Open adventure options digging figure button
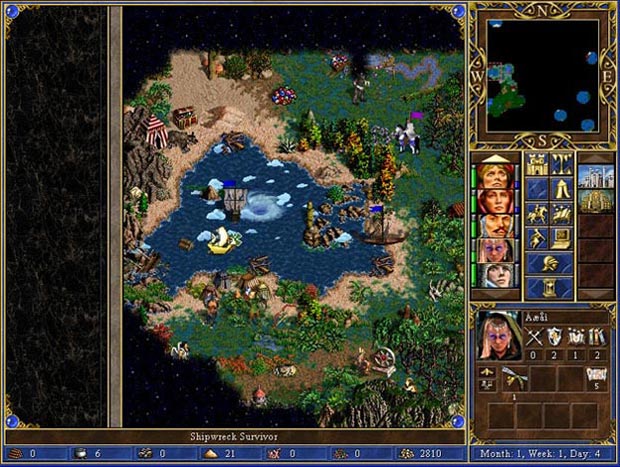 pos(537,237)
